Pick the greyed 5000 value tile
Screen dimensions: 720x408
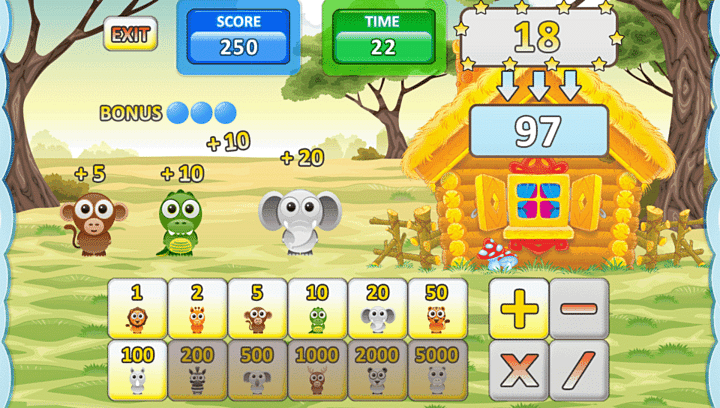437,369
